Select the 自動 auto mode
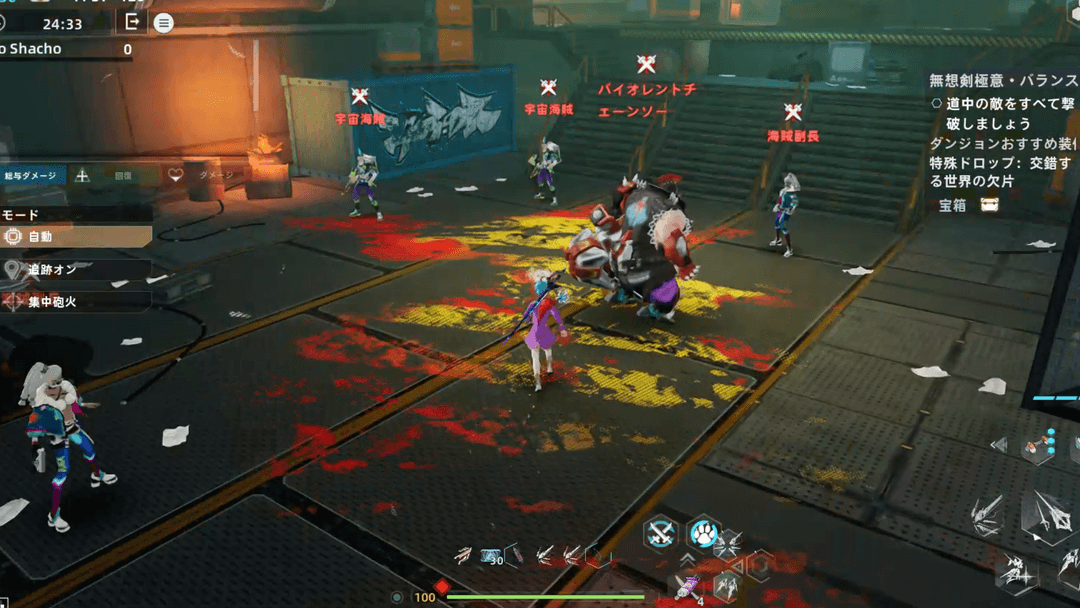The height and width of the screenshot is (608, 1080). 76,236
